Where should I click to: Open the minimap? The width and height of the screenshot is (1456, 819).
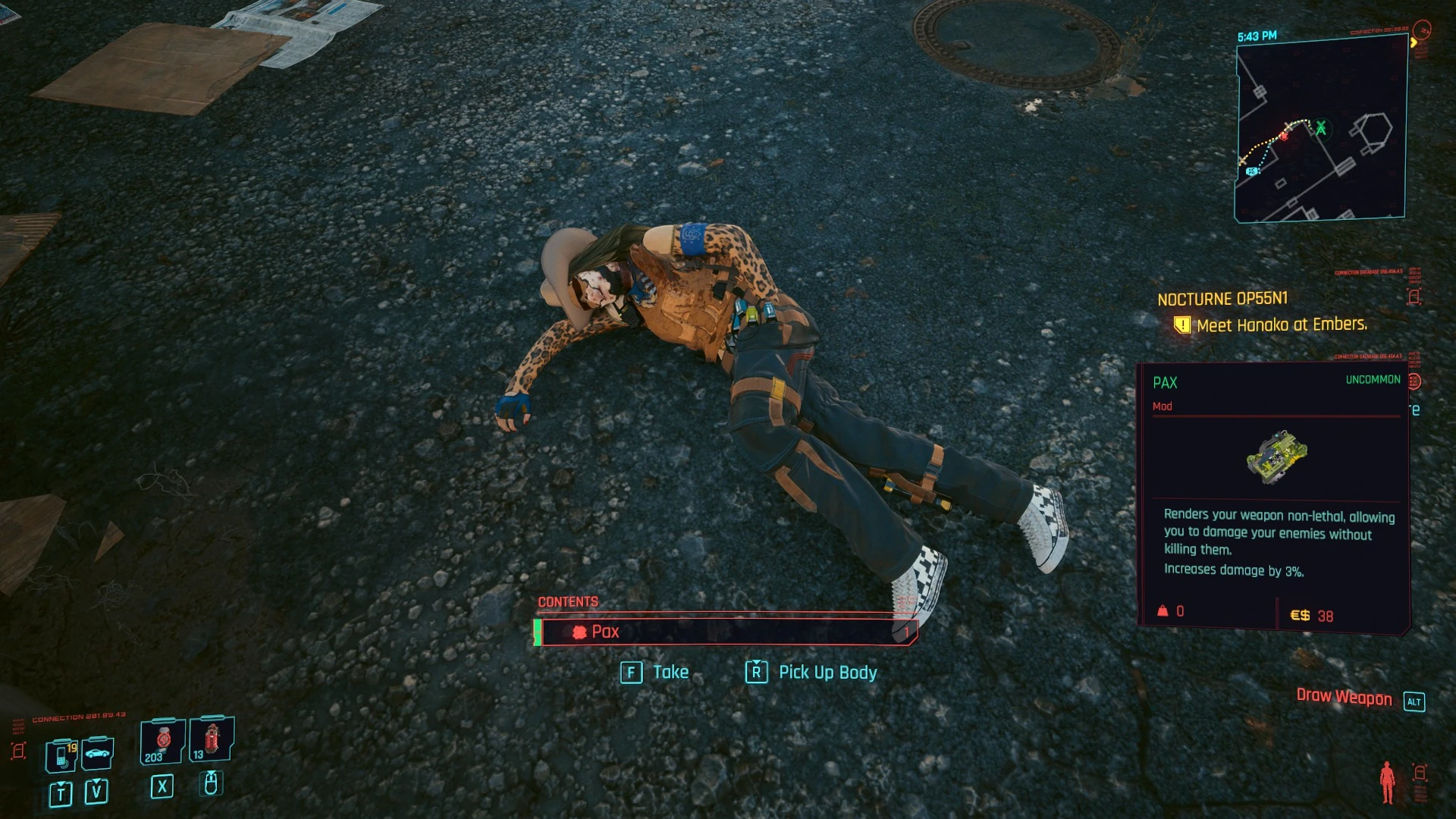[x=1320, y=131]
